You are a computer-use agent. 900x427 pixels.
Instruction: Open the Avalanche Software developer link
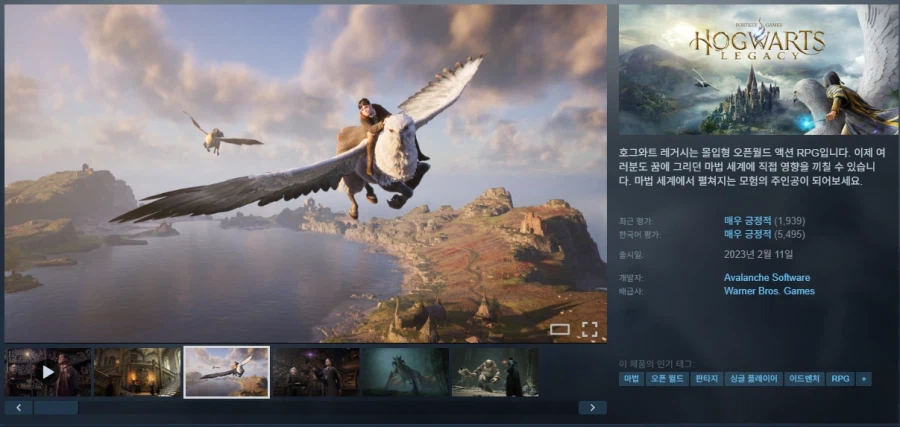tap(767, 277)
